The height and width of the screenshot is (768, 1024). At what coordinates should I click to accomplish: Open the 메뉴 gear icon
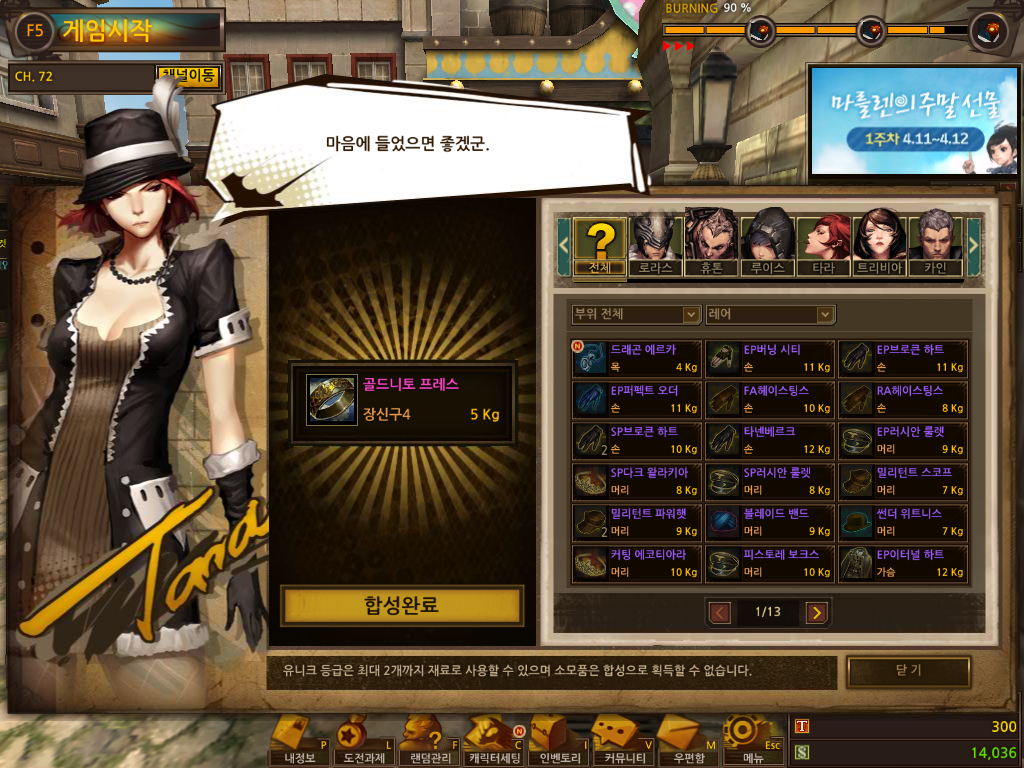(753, 741)
